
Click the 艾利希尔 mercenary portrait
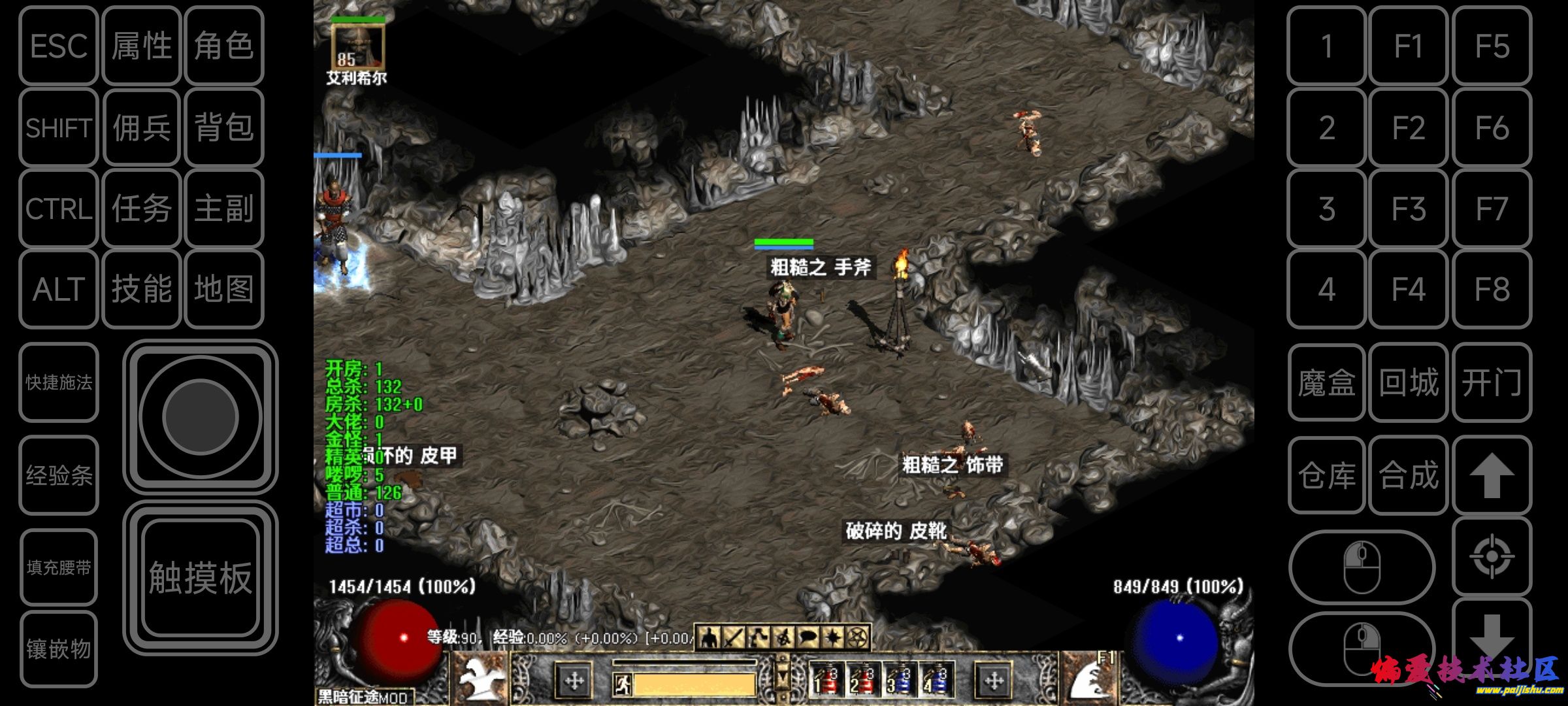click(357, 46)
